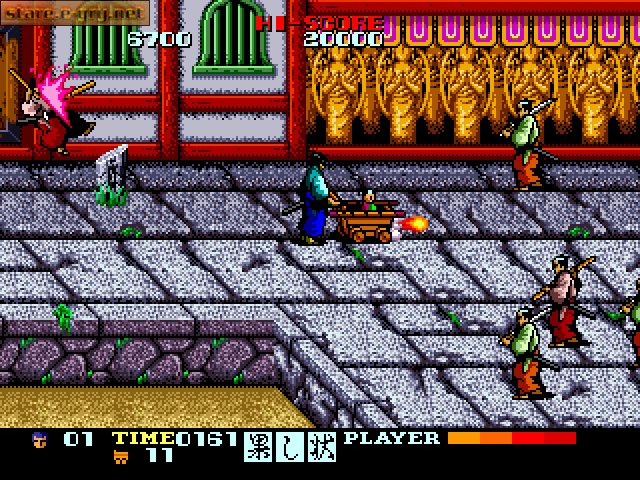Click the 状 kanji tile
640x480 pixels.
(x=322, y=447)
